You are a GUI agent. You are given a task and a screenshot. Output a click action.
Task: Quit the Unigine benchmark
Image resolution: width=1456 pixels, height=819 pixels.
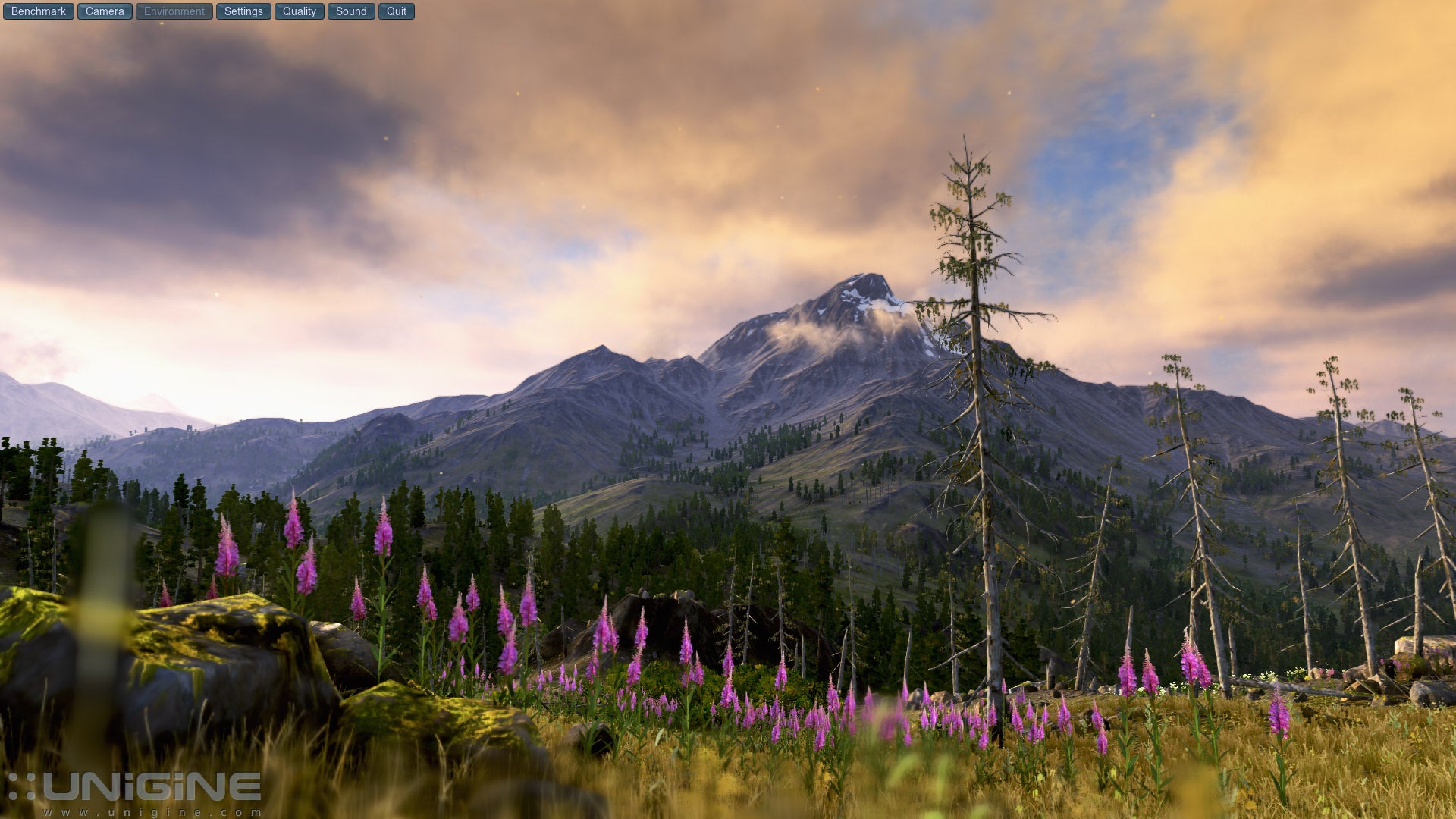pos(397,11)
